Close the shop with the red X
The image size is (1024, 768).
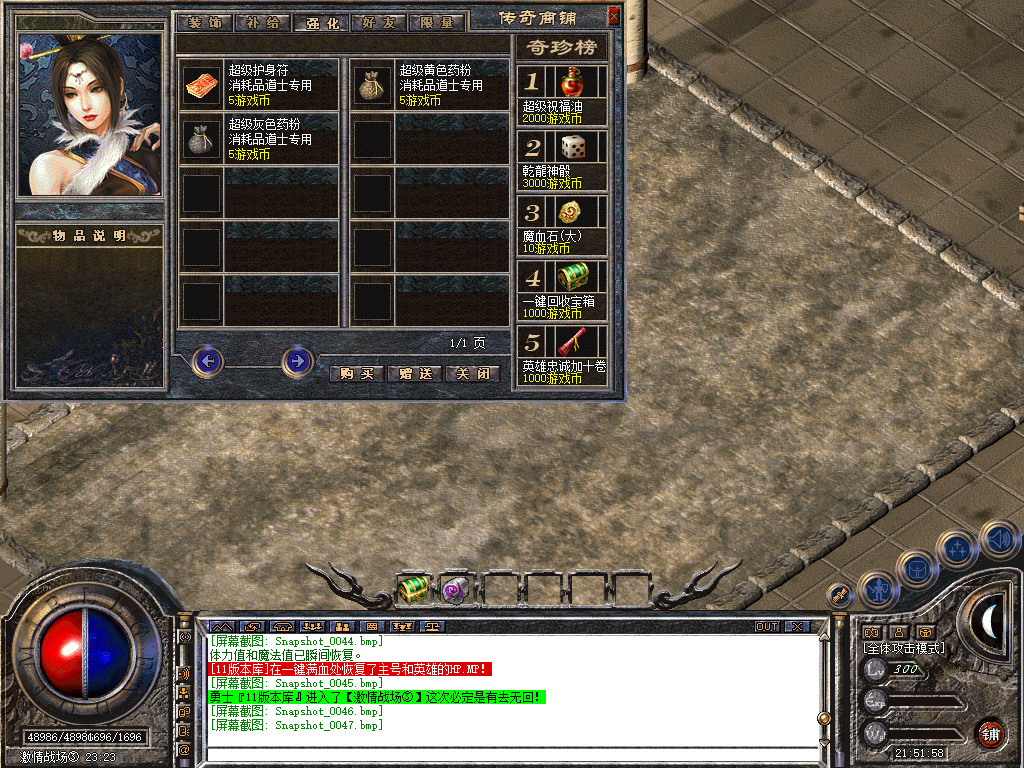[x=613, y=15]
